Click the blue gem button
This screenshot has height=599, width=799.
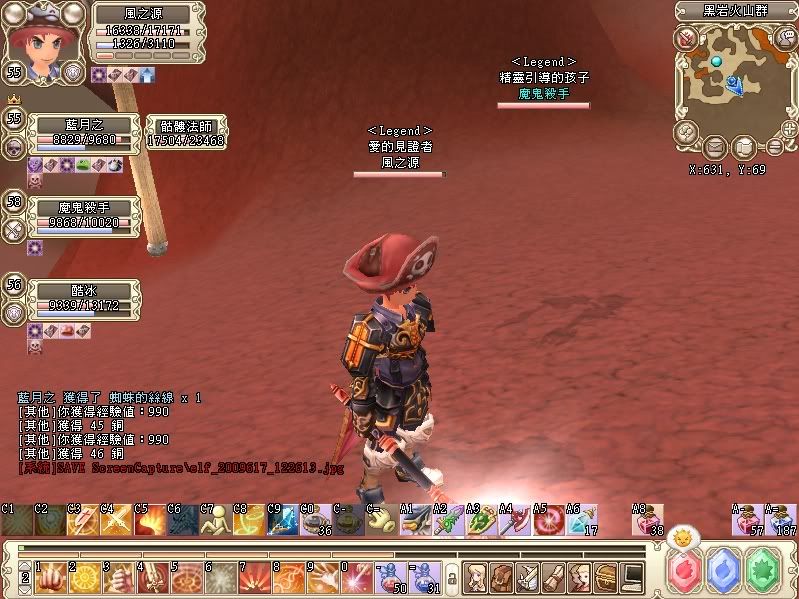[x=724, y=571]
